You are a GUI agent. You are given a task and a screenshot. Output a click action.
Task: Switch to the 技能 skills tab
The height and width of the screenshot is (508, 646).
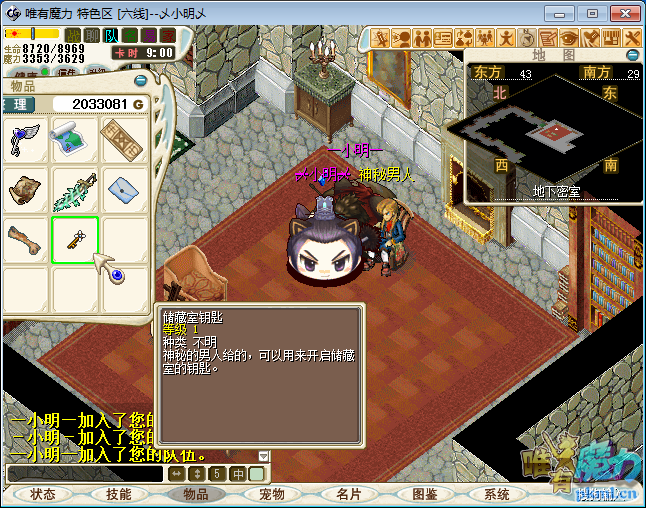(x=119, y=494)
